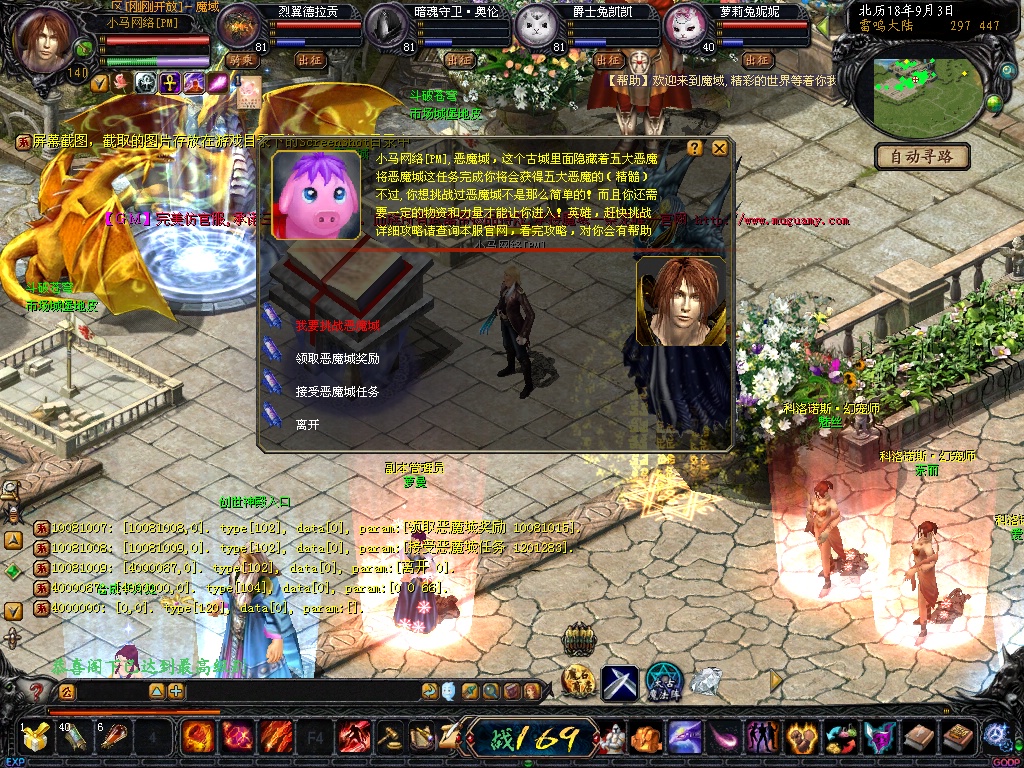Choose 我要挑战恶魔城 dialogue option
Image resolution: width=1024 pixels, height=768 pixels.
(337, 326)
